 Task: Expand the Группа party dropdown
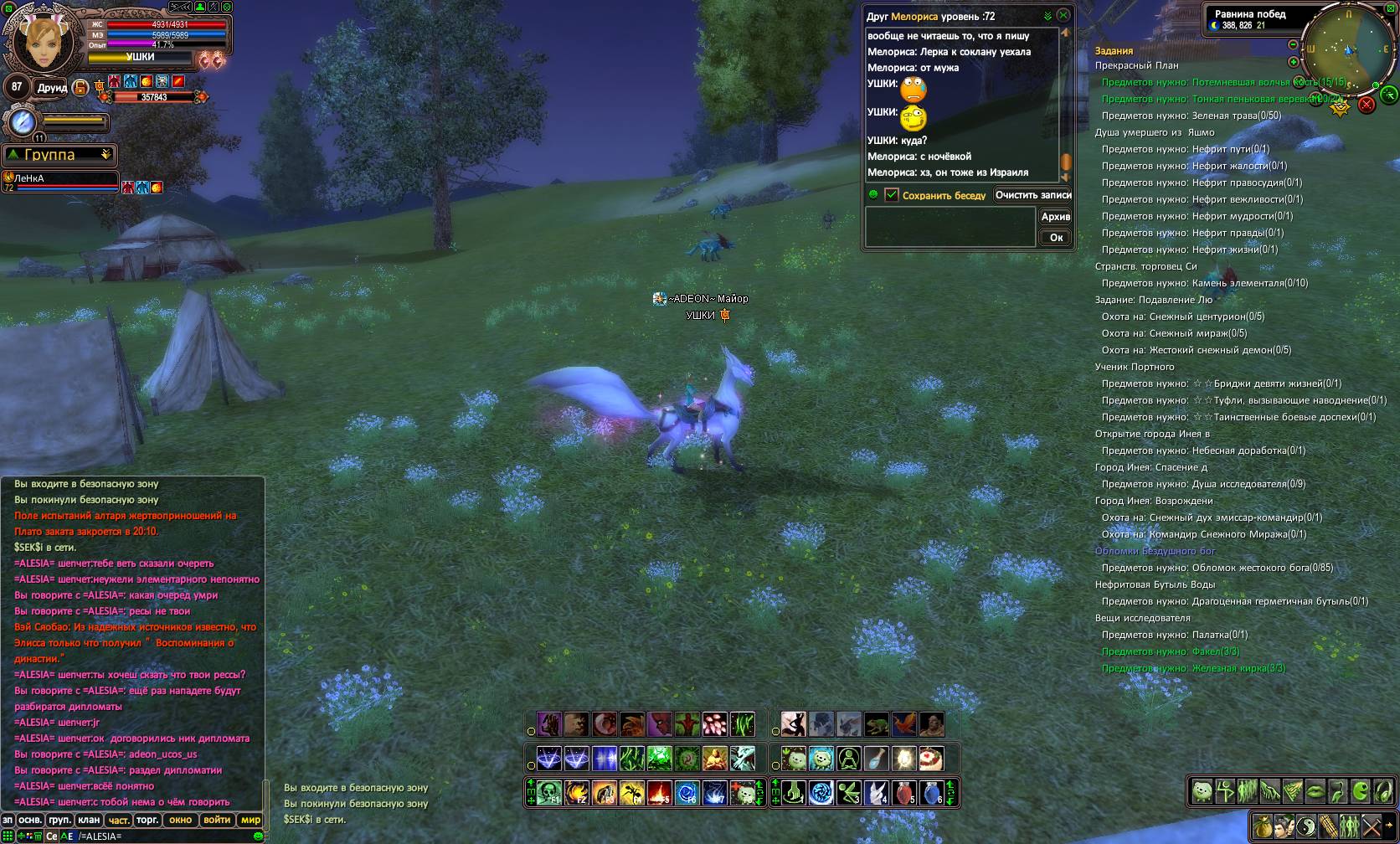coord(106,155)
